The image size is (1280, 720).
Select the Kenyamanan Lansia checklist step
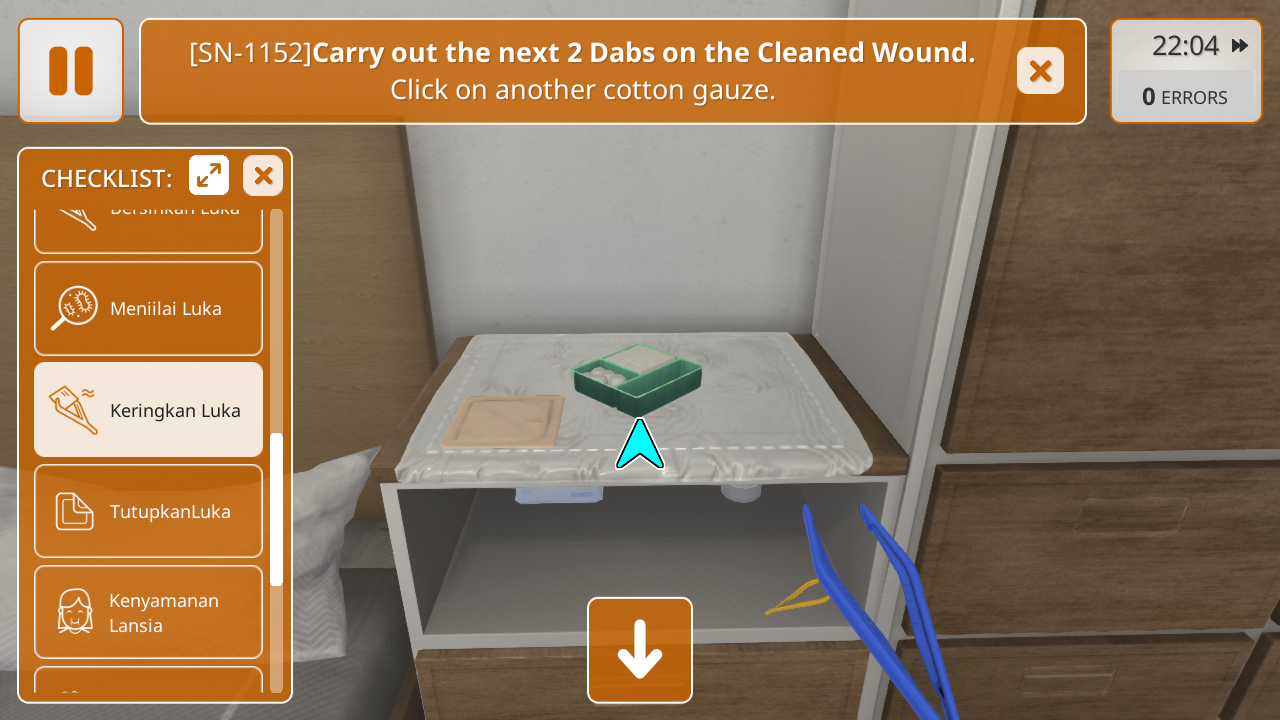tap(148, 612)
